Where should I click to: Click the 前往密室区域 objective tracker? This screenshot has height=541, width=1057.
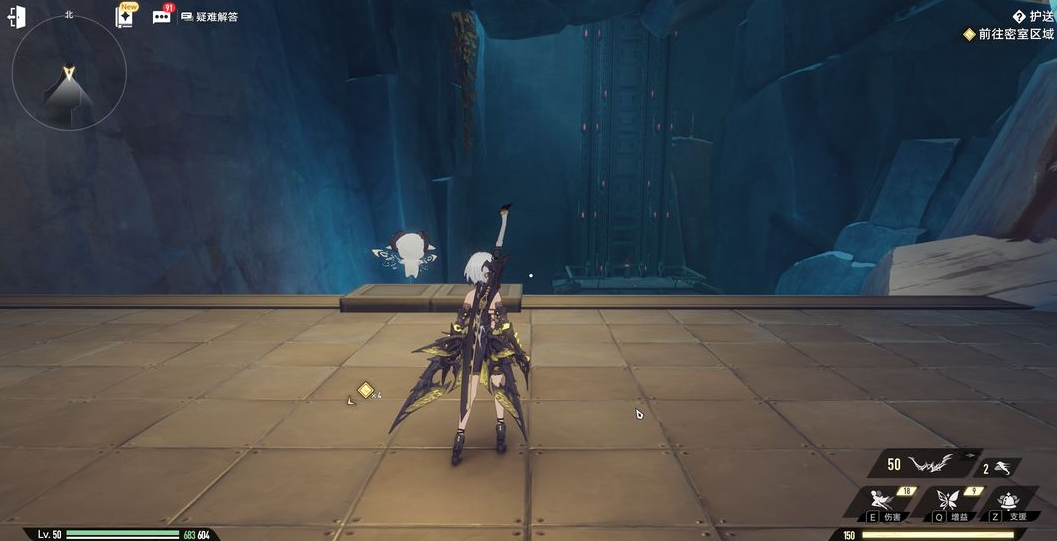pos(1008,34)
